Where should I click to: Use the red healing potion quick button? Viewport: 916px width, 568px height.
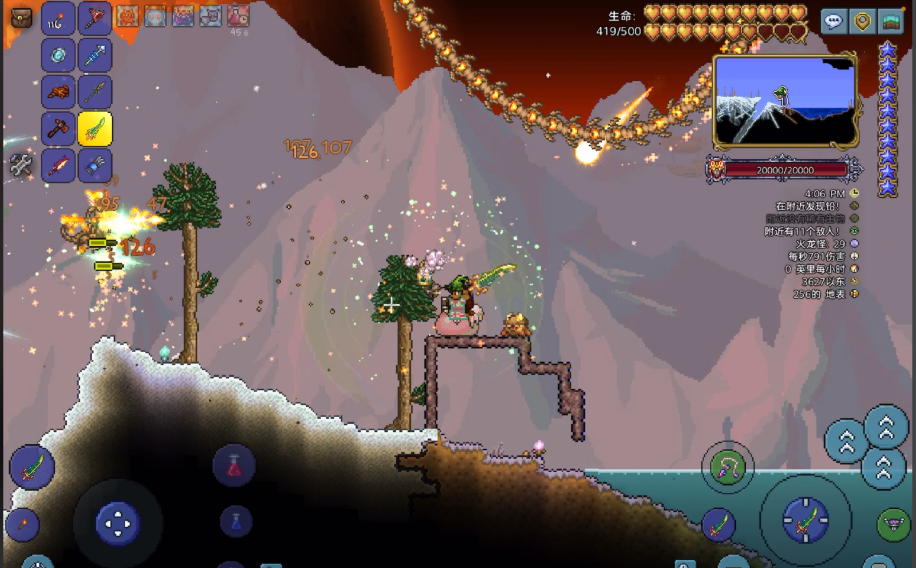[234, 465]
